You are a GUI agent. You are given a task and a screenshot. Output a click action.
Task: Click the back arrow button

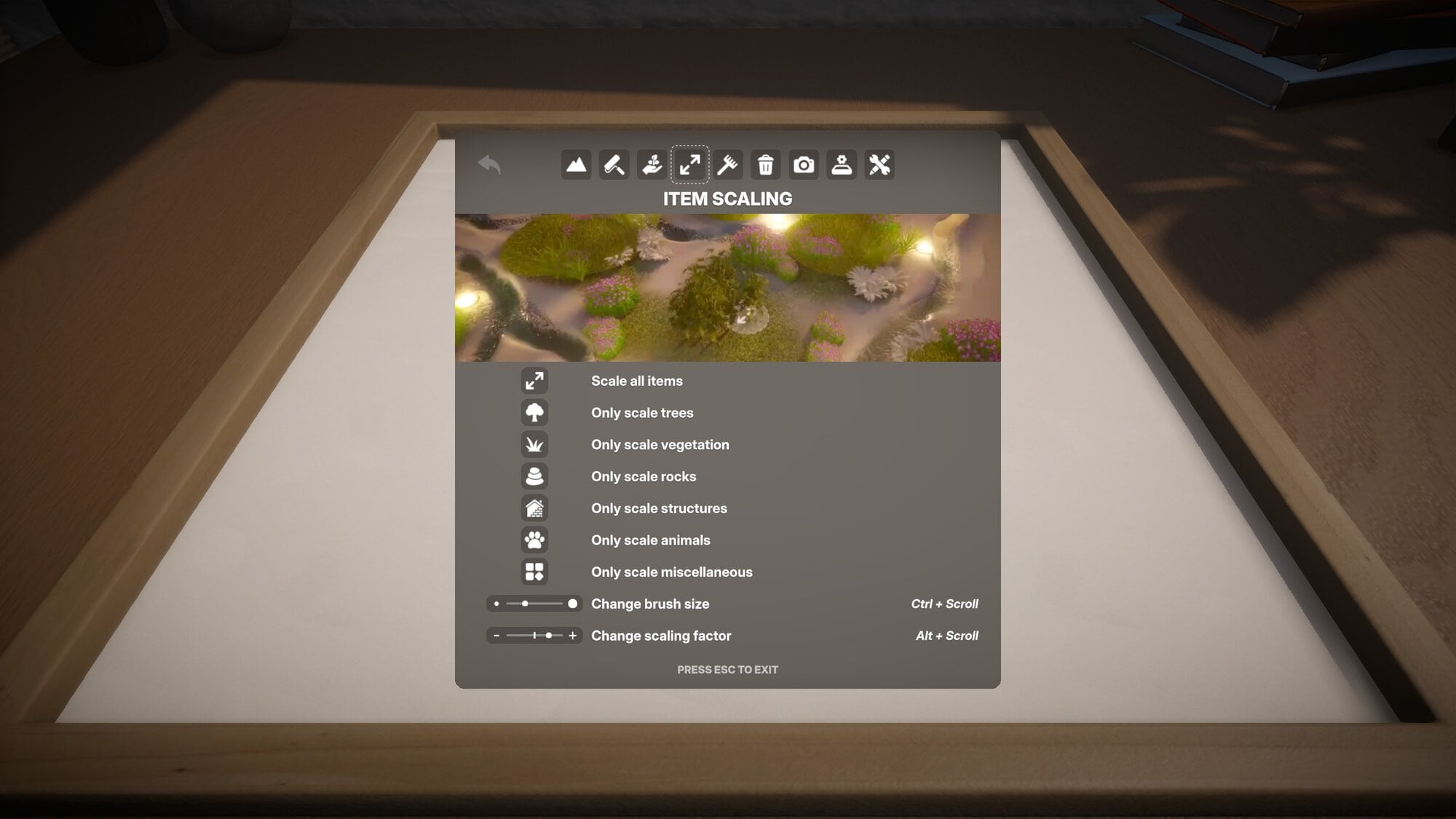(489, 165)
